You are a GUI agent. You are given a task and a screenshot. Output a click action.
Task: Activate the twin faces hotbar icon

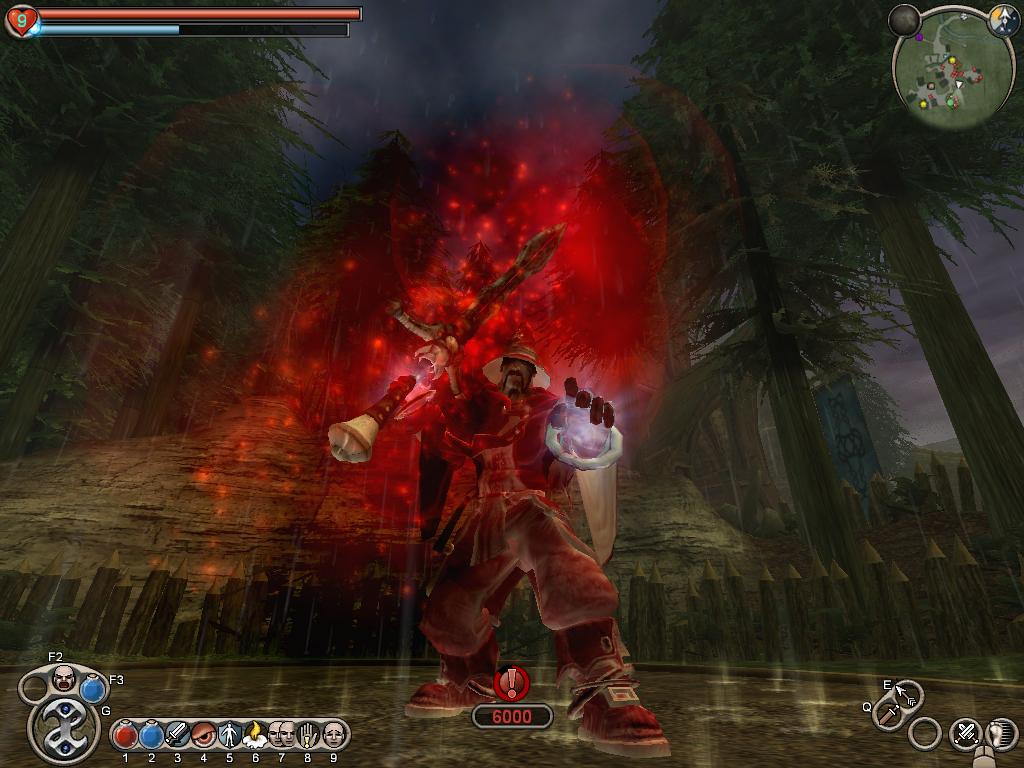coord(282,735)
